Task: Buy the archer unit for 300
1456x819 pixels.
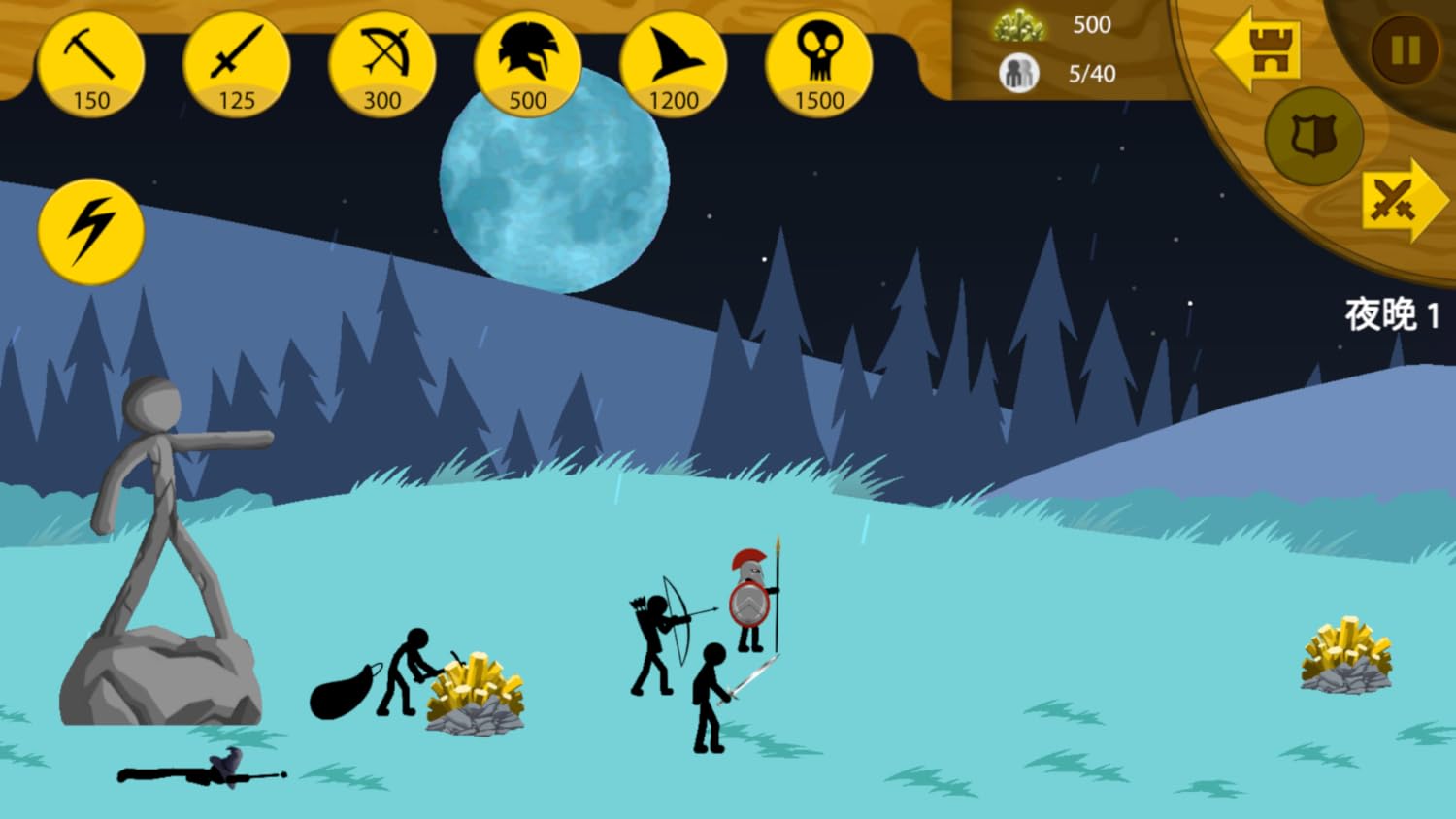Action: 382,66
